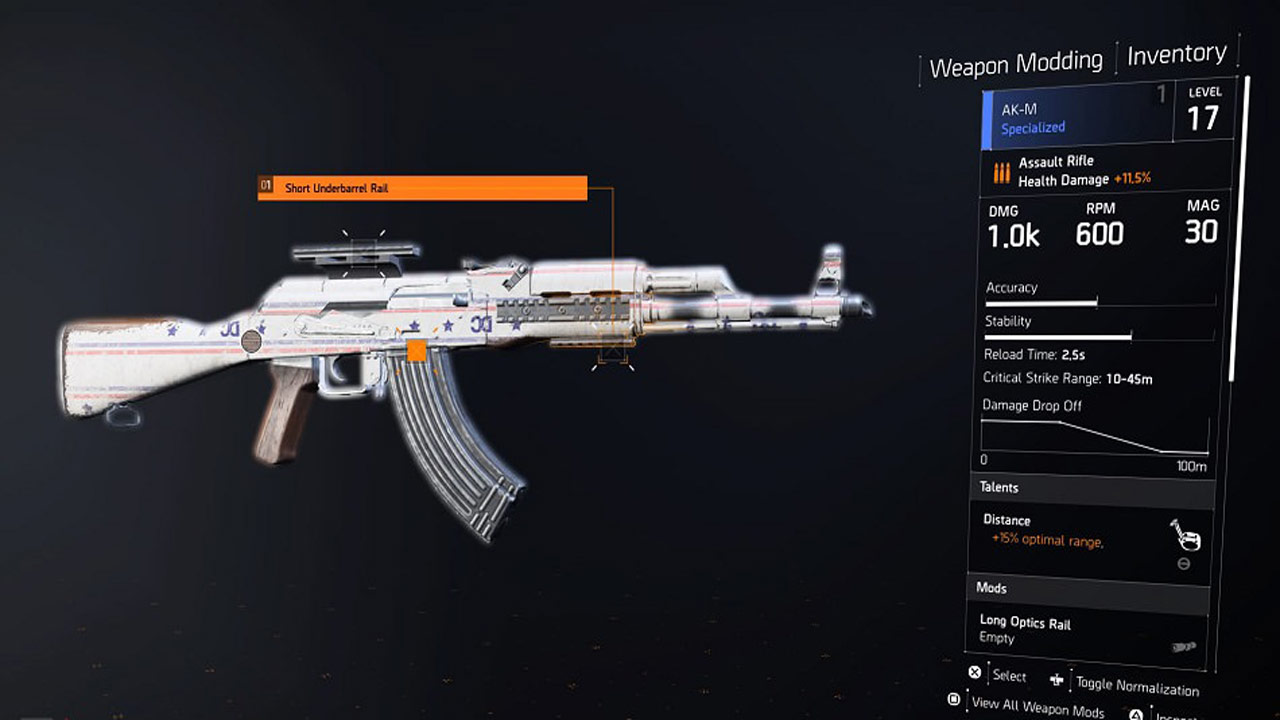The height and width of the screenshot is (720, 1280).
Task: Choose the orange magazine mod slot marker
Action: click(417, 350)
